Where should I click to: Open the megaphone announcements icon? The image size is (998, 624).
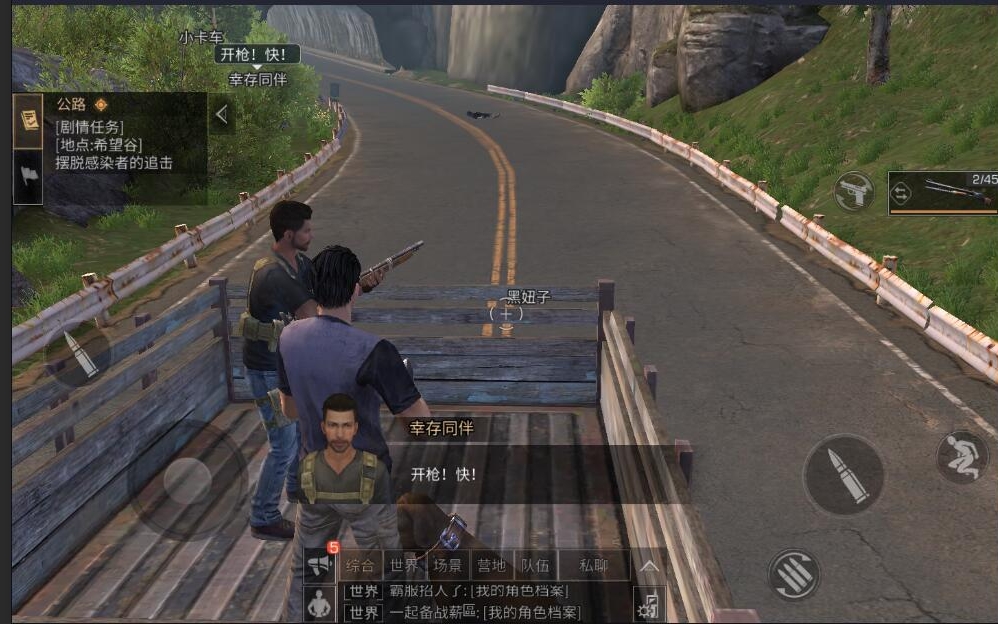tap(319, 565)
